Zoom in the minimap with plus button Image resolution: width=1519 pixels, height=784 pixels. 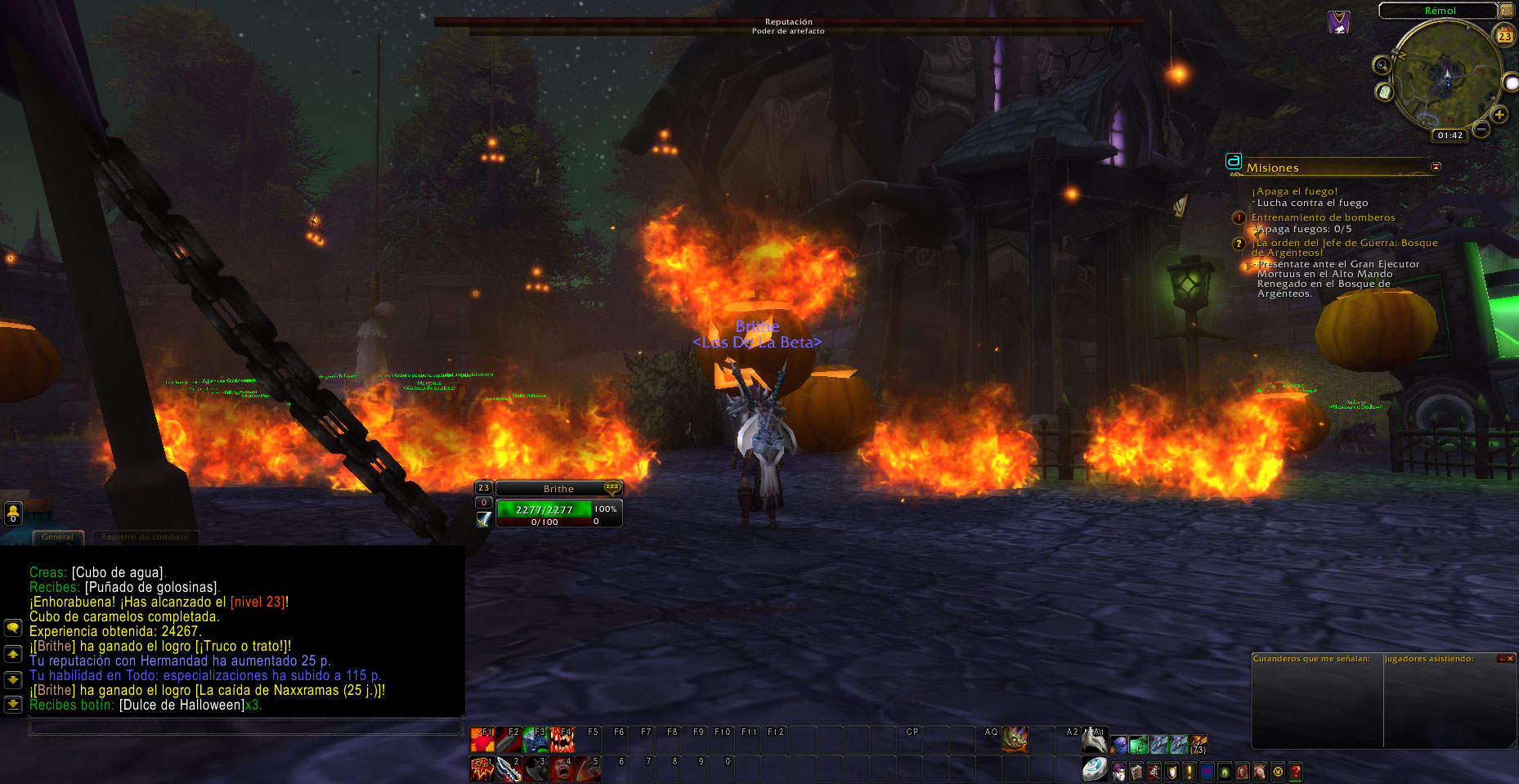[1499, 114]
